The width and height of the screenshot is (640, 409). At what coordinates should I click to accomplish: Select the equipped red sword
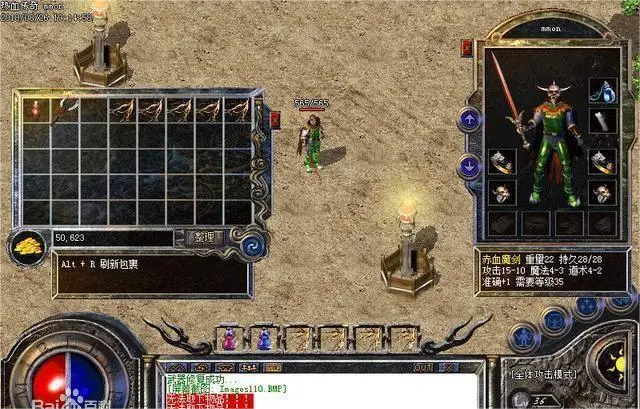point(503,95)
